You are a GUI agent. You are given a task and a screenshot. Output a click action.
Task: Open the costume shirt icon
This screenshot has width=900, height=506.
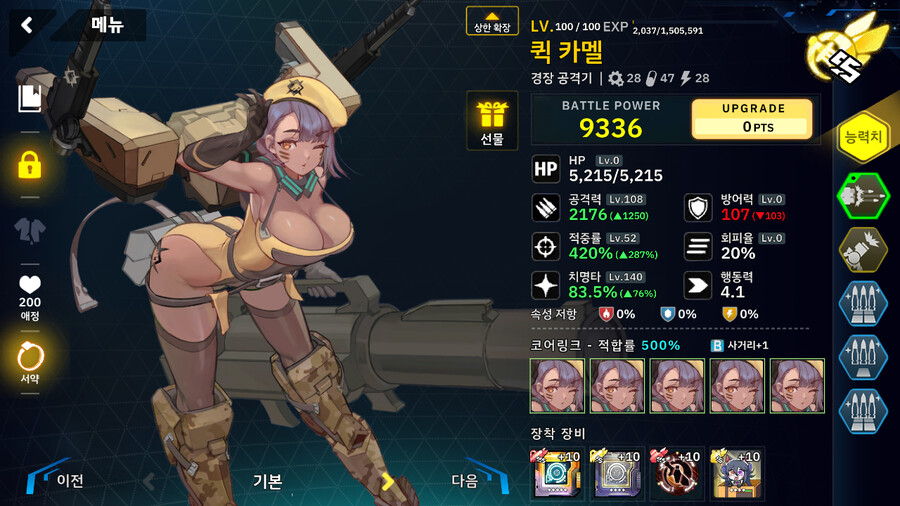(x=30, y=230)
